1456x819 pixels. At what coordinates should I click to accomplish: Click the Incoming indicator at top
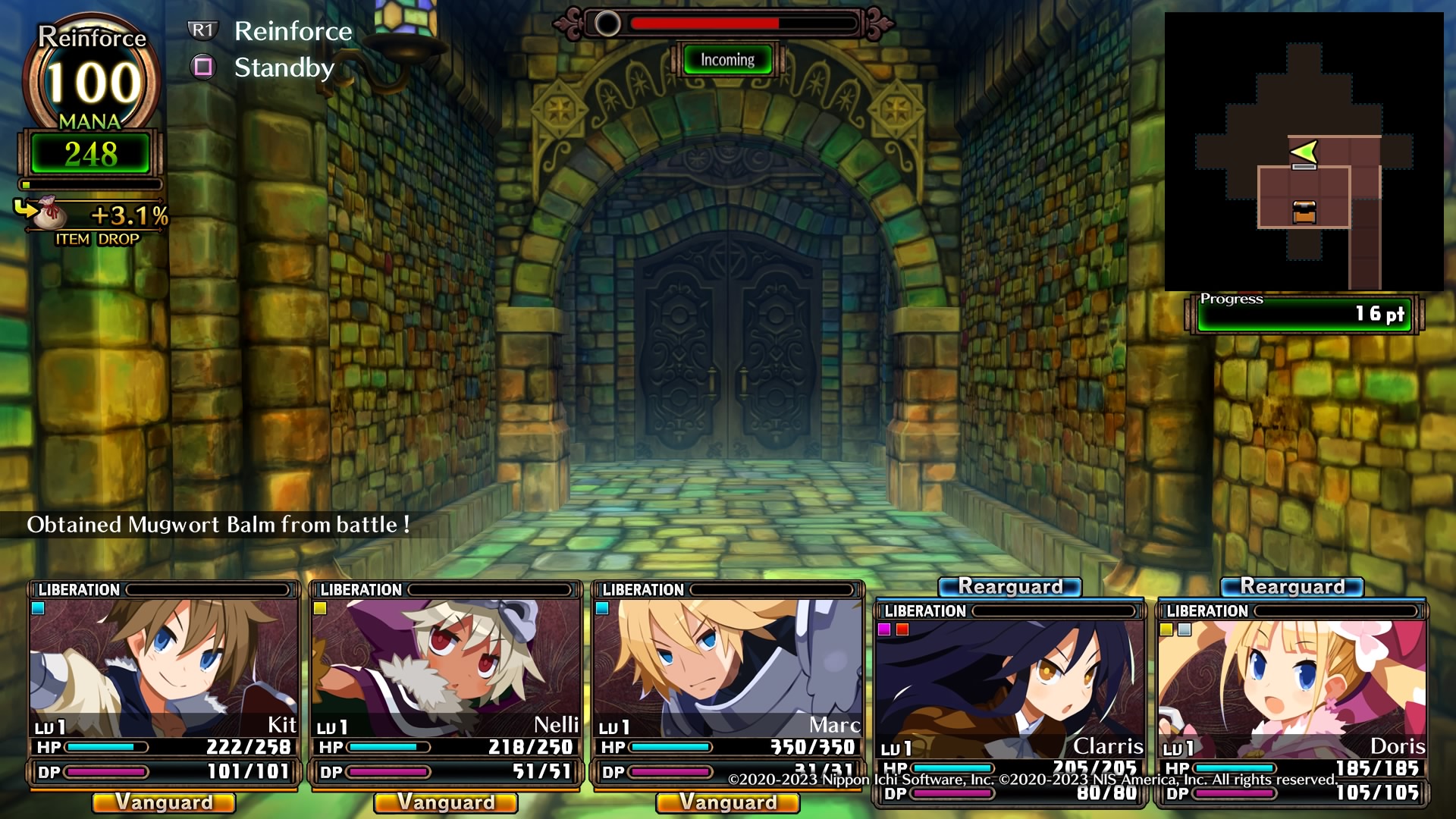point(727,60)
